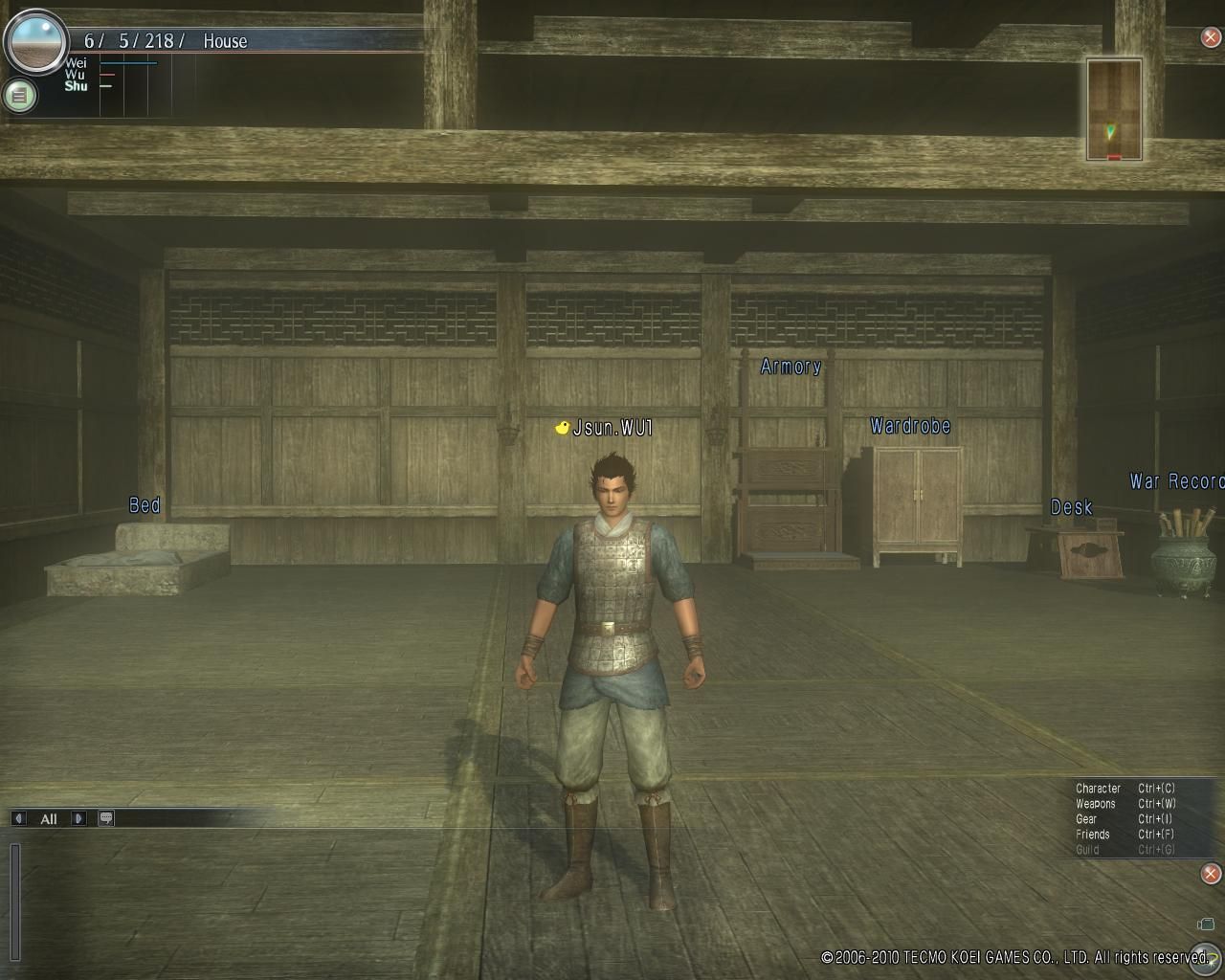Screen dimensions: 1225x980
Task: Open the Friends list entry
Action: 1093,835
